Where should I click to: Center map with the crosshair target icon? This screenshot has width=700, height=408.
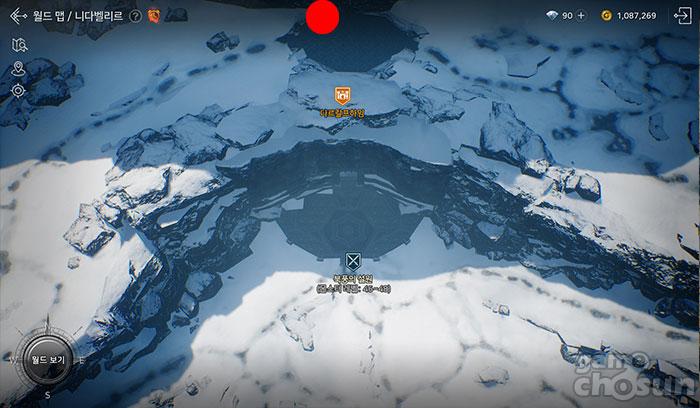pos(18,91)
